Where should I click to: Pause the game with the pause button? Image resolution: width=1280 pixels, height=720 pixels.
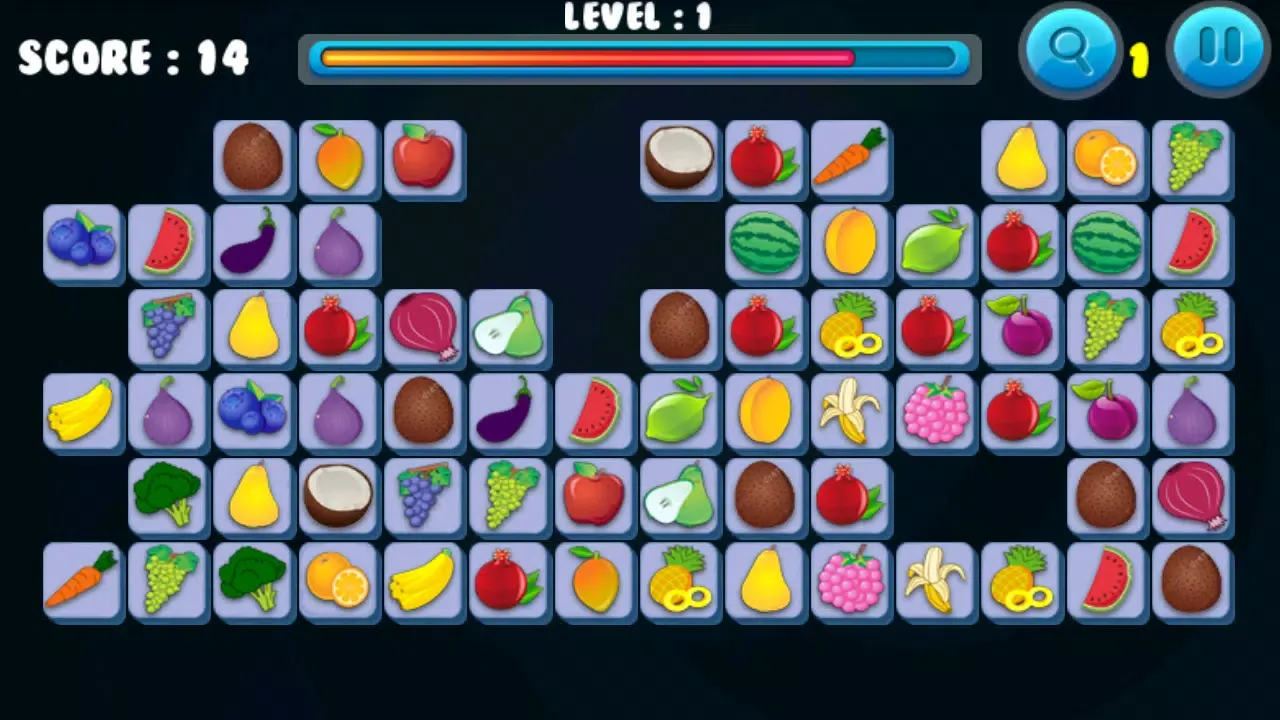pos(1218,48)
